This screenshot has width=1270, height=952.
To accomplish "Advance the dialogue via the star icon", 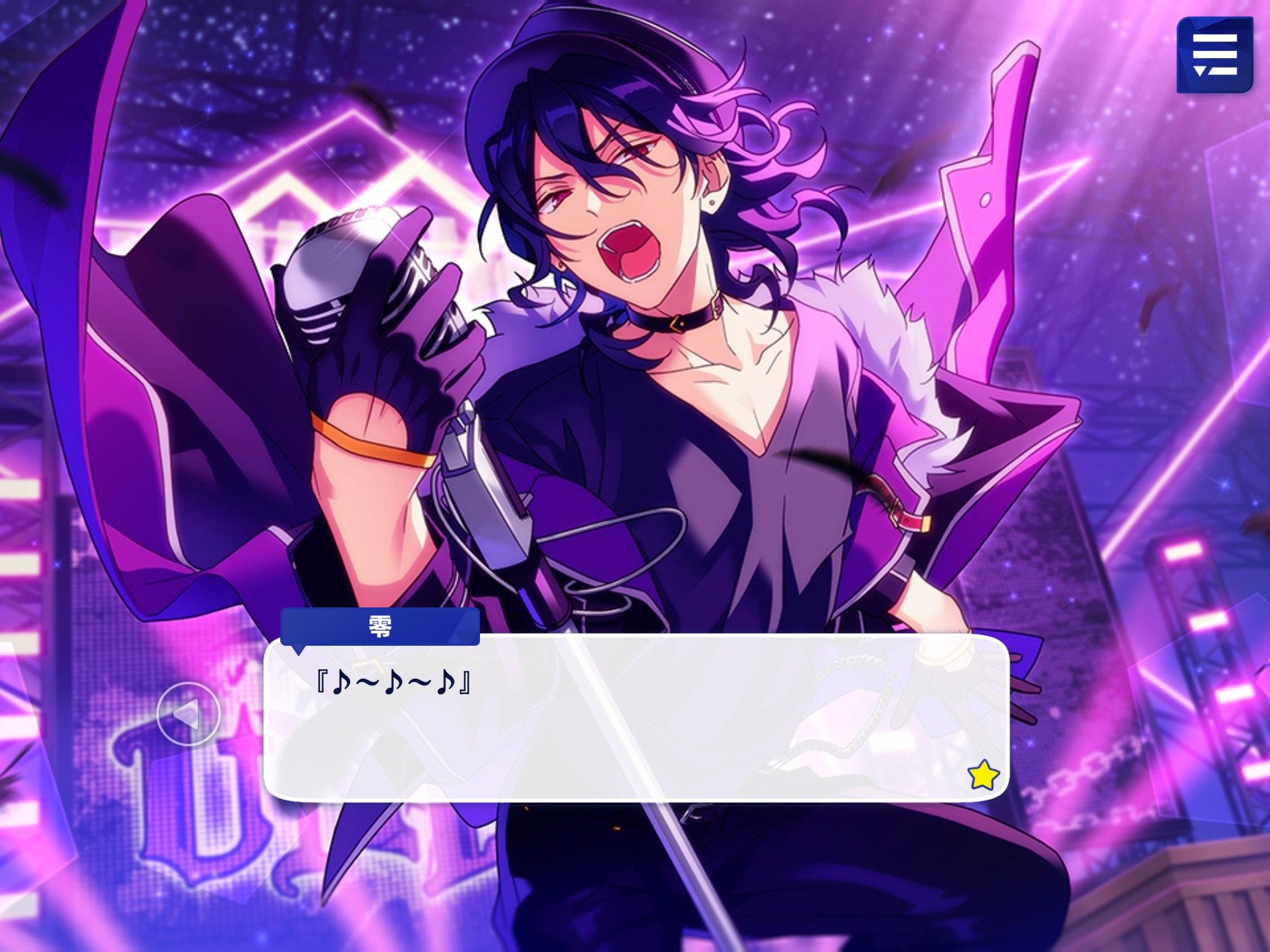I will click(x=983, y=775).
